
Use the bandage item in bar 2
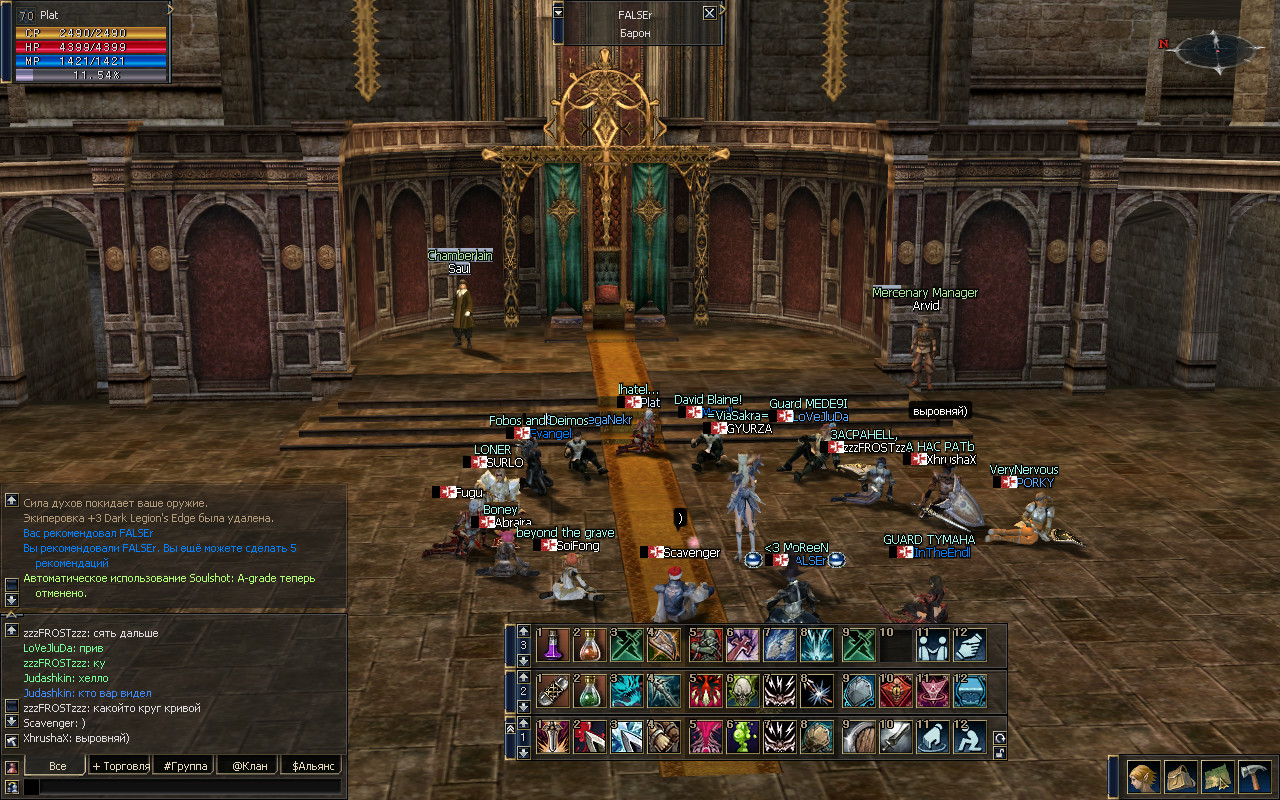[x=553, y=690]
